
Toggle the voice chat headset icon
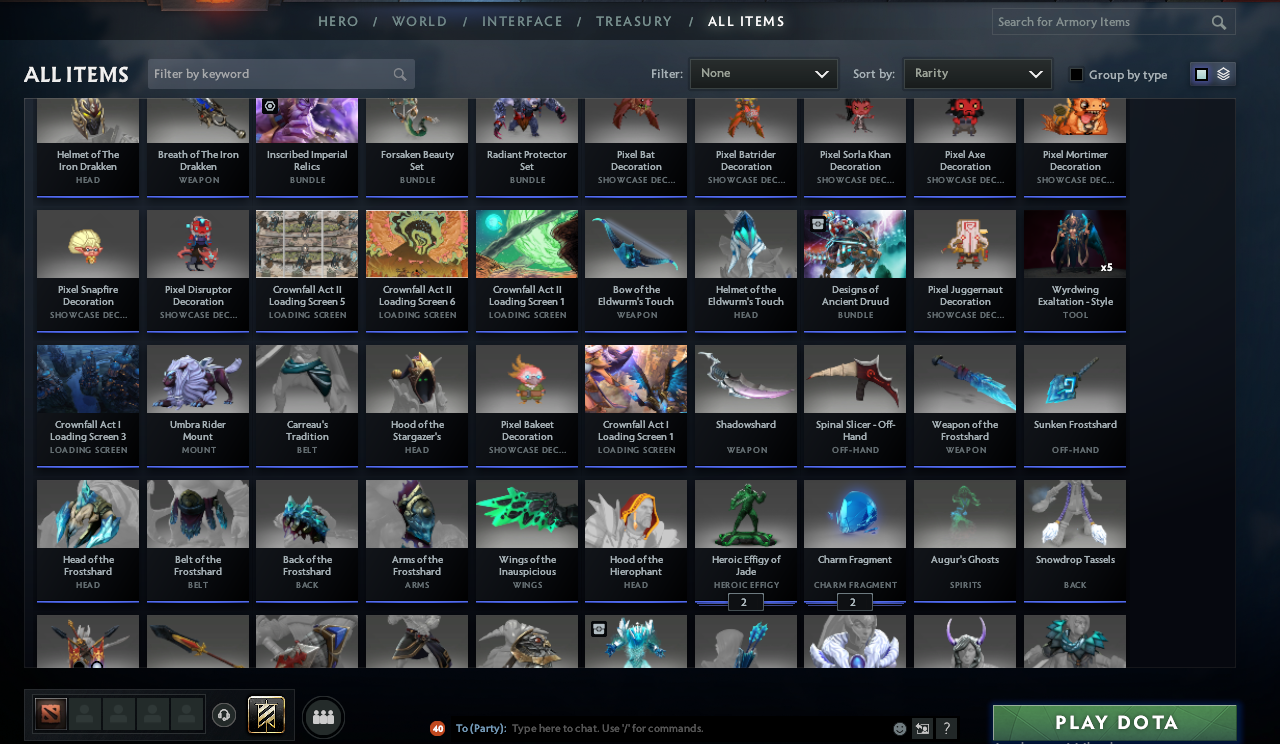(223, 716)
